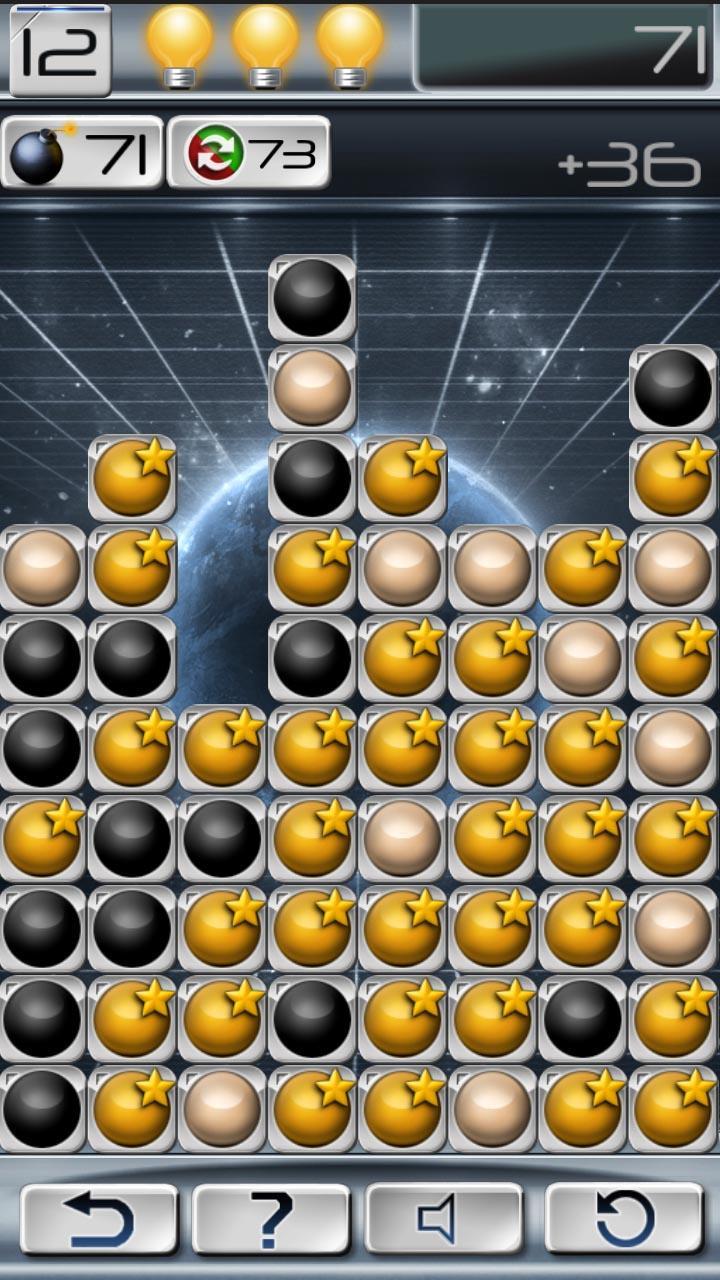Activate the bomb power-up button
The height and width of the screenshot is (1280, 720).
tap(82, 153)
